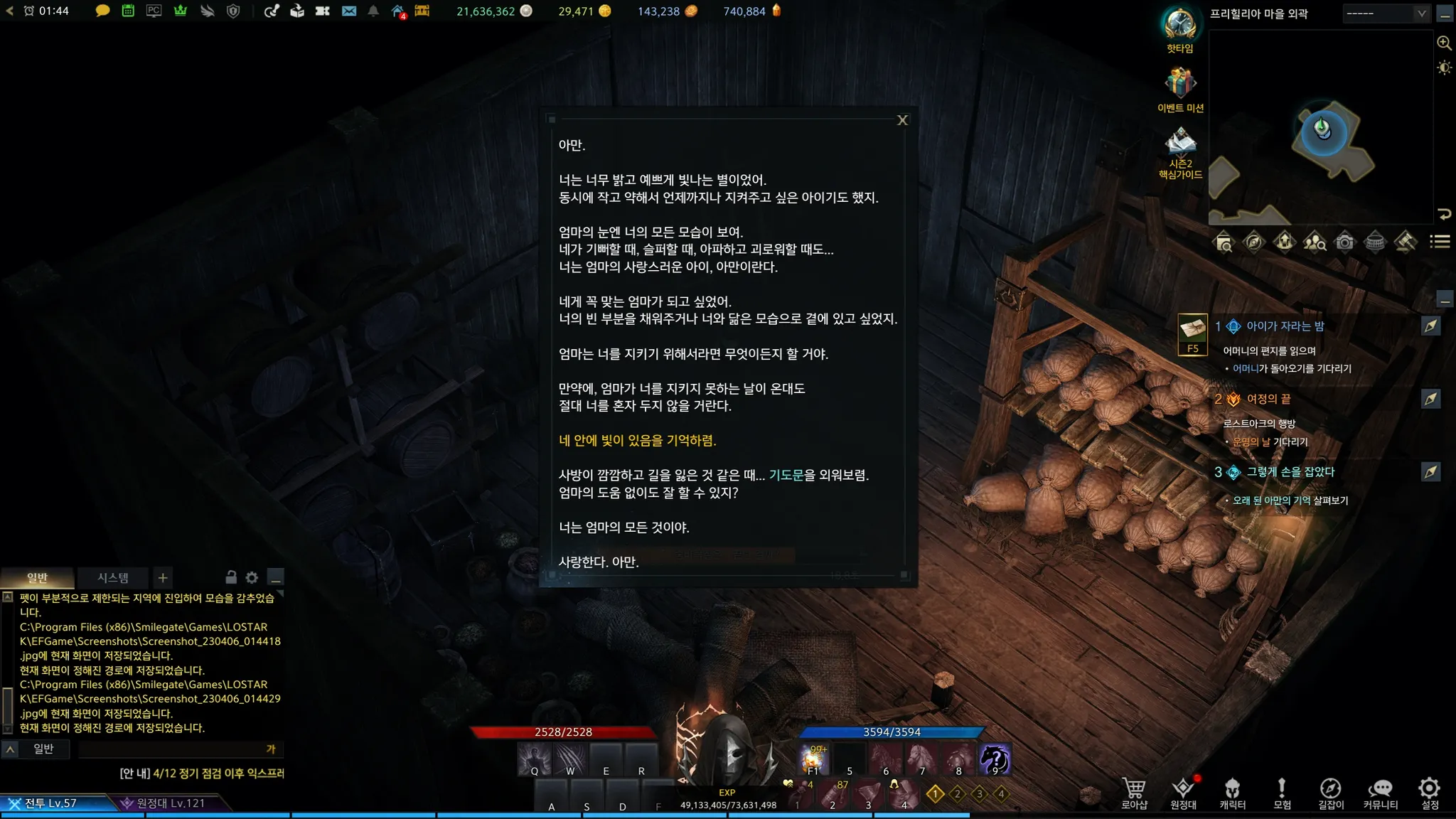Open the 로아샵 shop menu

click(1134, 792)
